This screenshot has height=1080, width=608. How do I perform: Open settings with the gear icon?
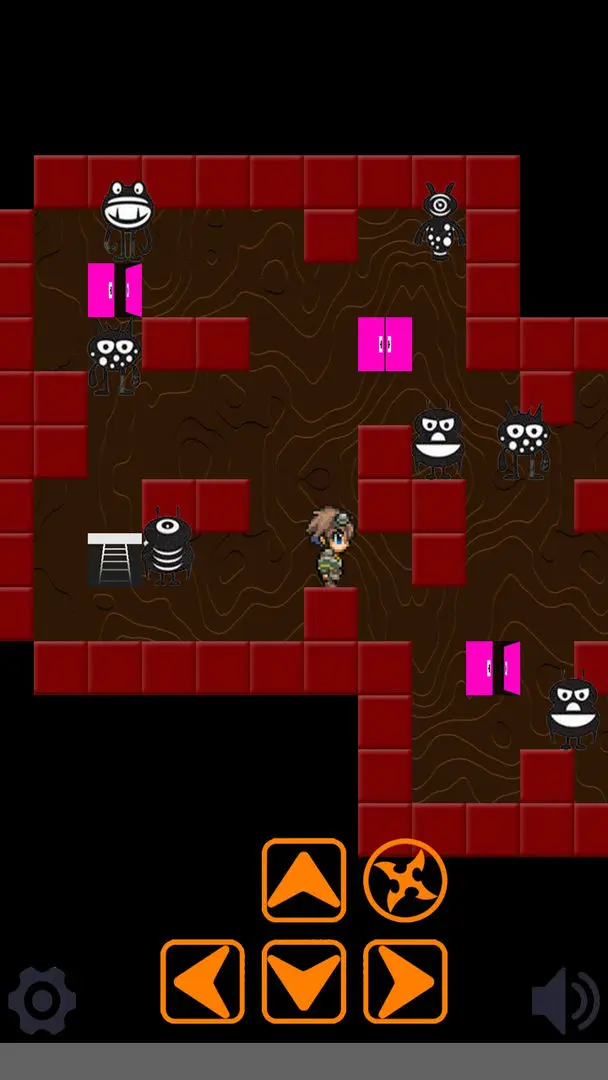point(42,999)
